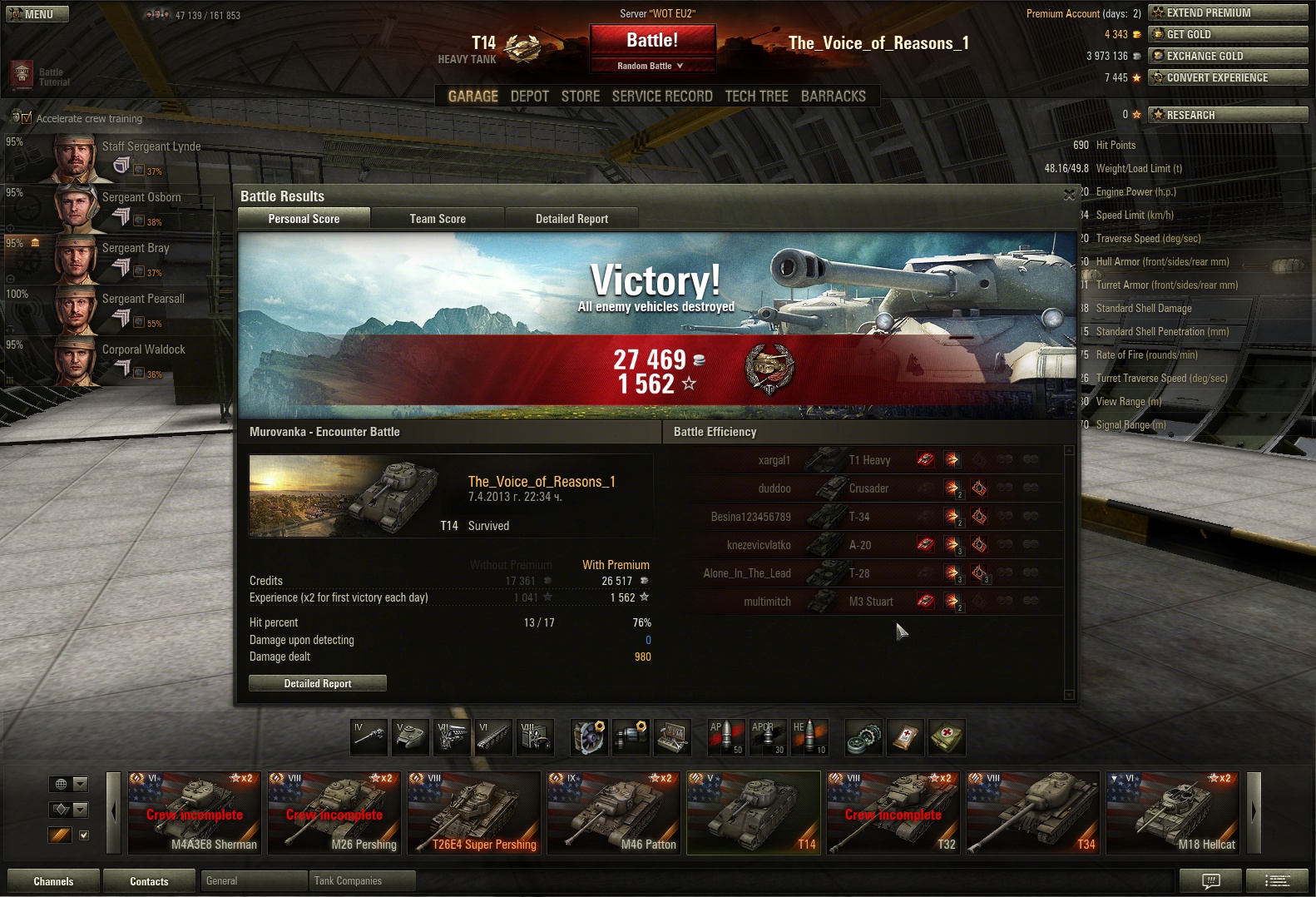Open the RESEARCH button
Screen dimensions: 1316x897
pyautogui.click(x=1227, y=115)
